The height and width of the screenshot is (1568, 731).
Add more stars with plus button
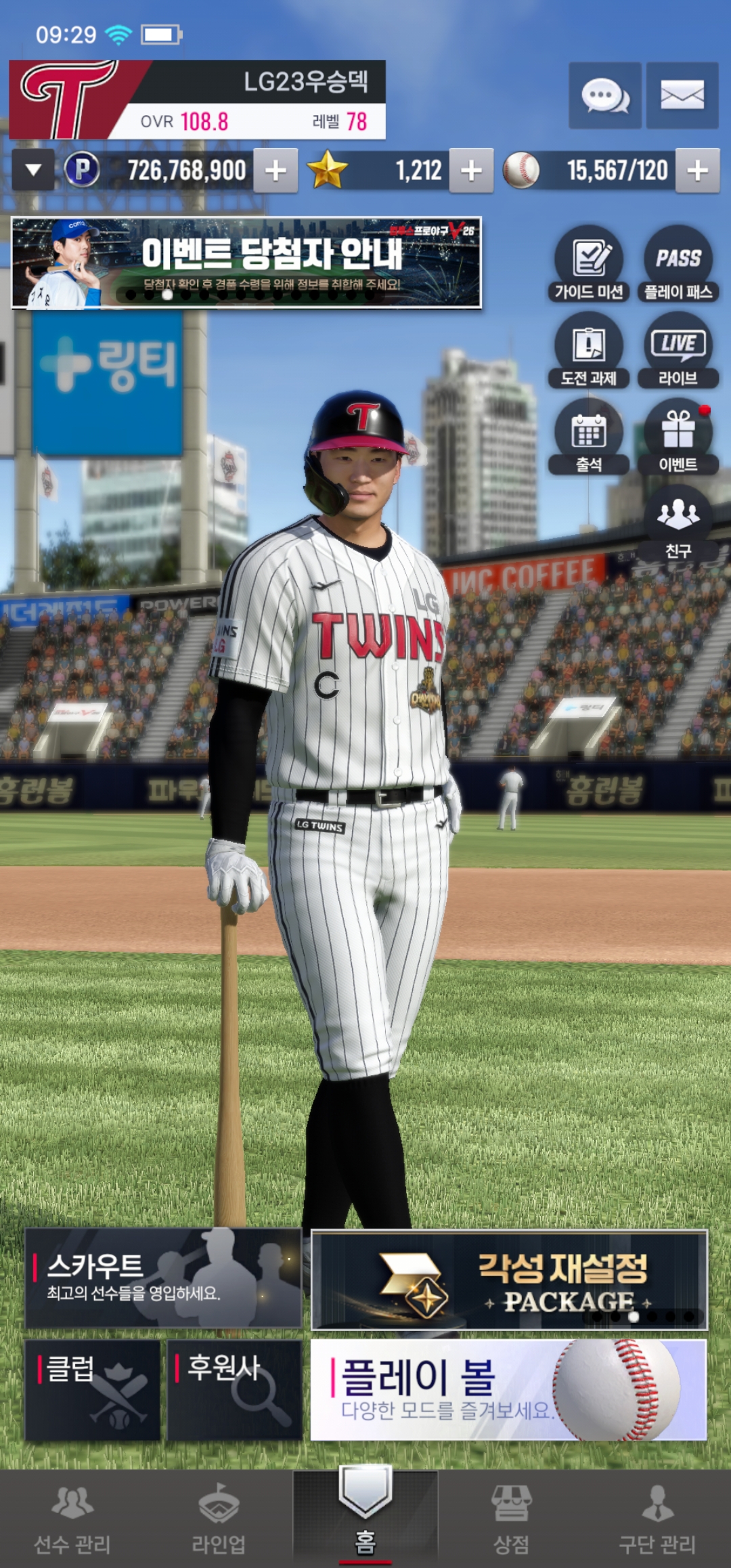471,171
